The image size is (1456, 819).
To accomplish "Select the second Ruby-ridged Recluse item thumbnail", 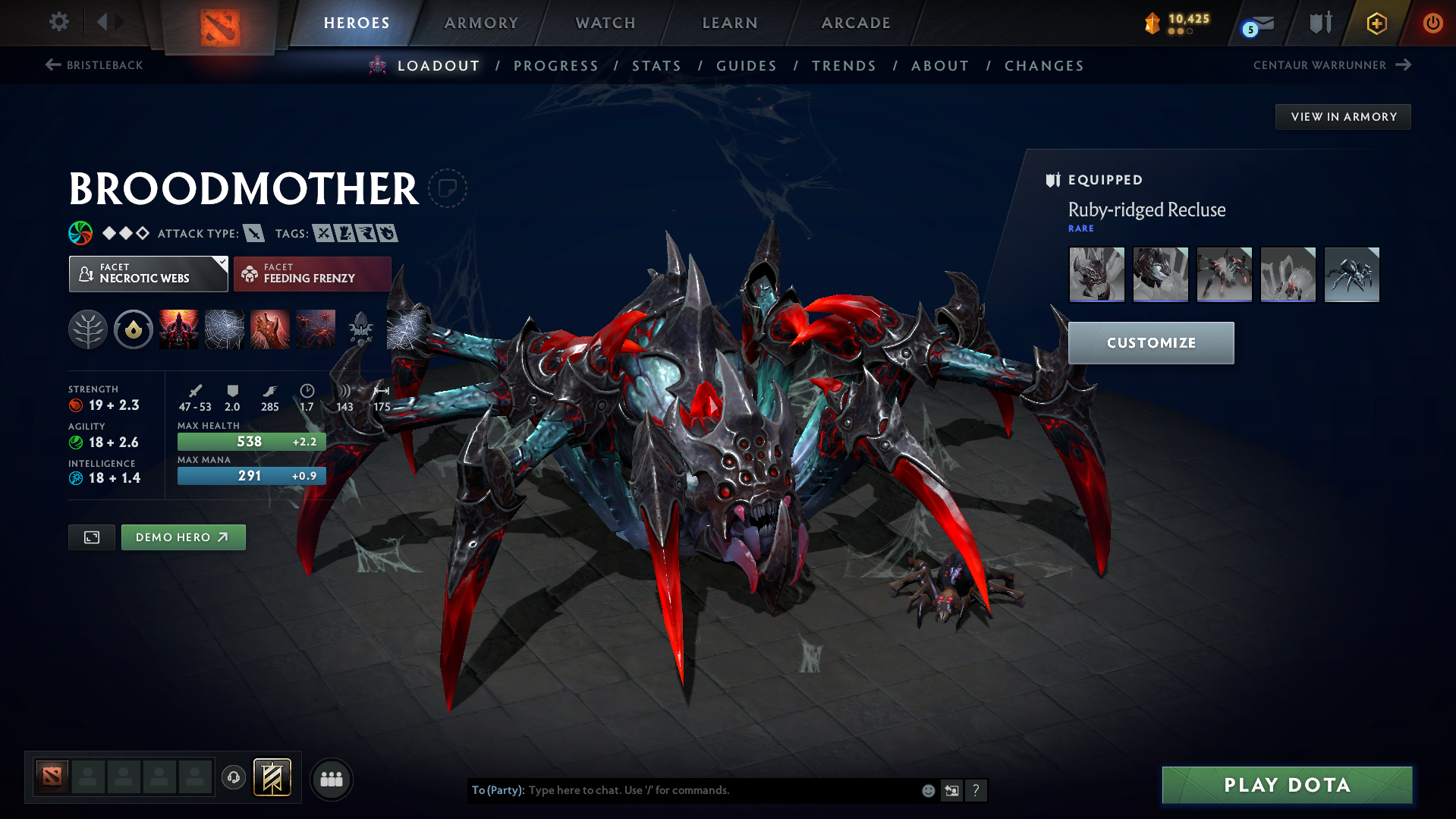I will tap(1160, 274).
